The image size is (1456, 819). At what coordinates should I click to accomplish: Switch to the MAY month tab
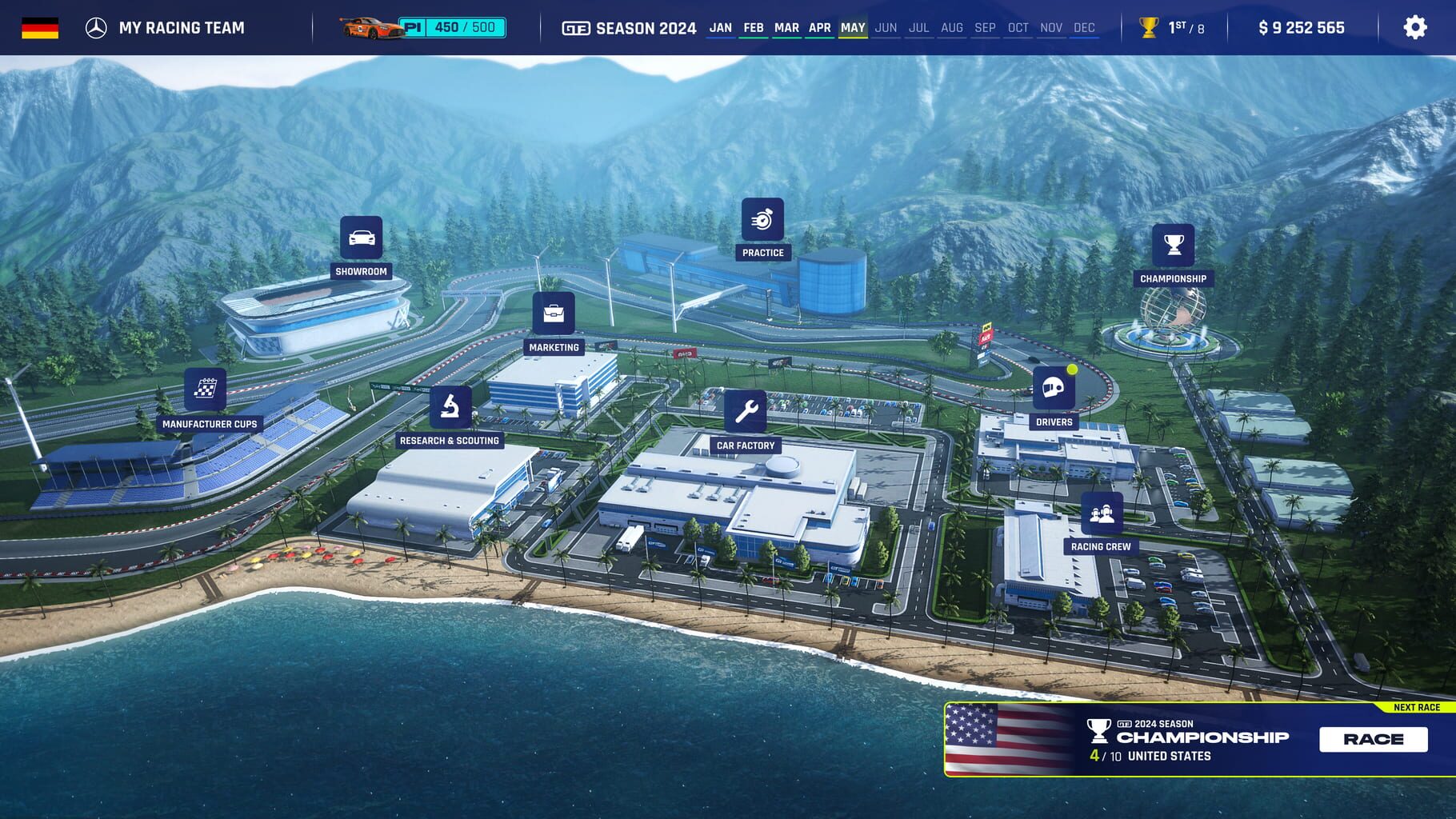(851, 27)
